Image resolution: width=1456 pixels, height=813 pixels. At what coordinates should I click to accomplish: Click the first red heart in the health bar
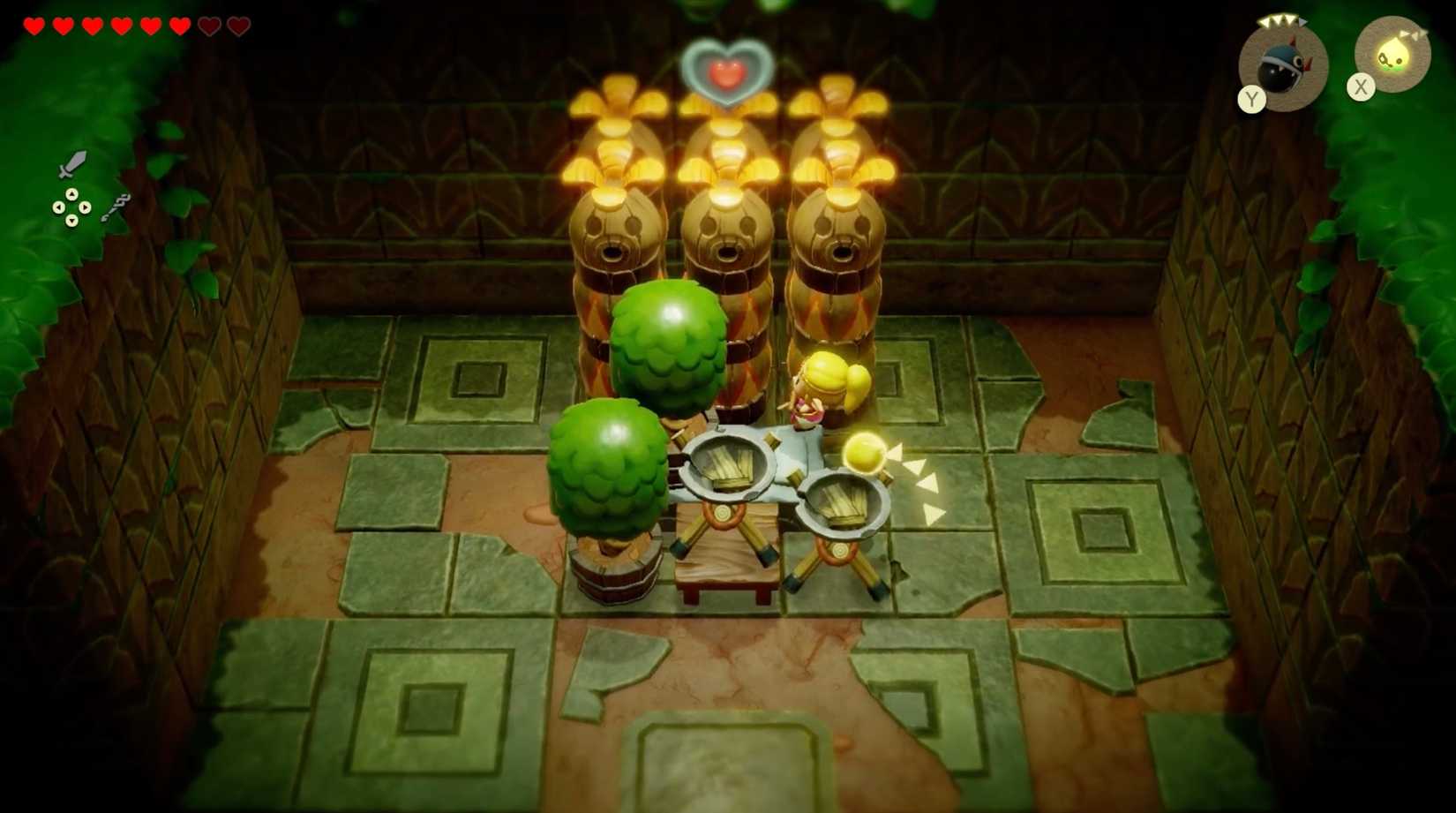(34, 26)
